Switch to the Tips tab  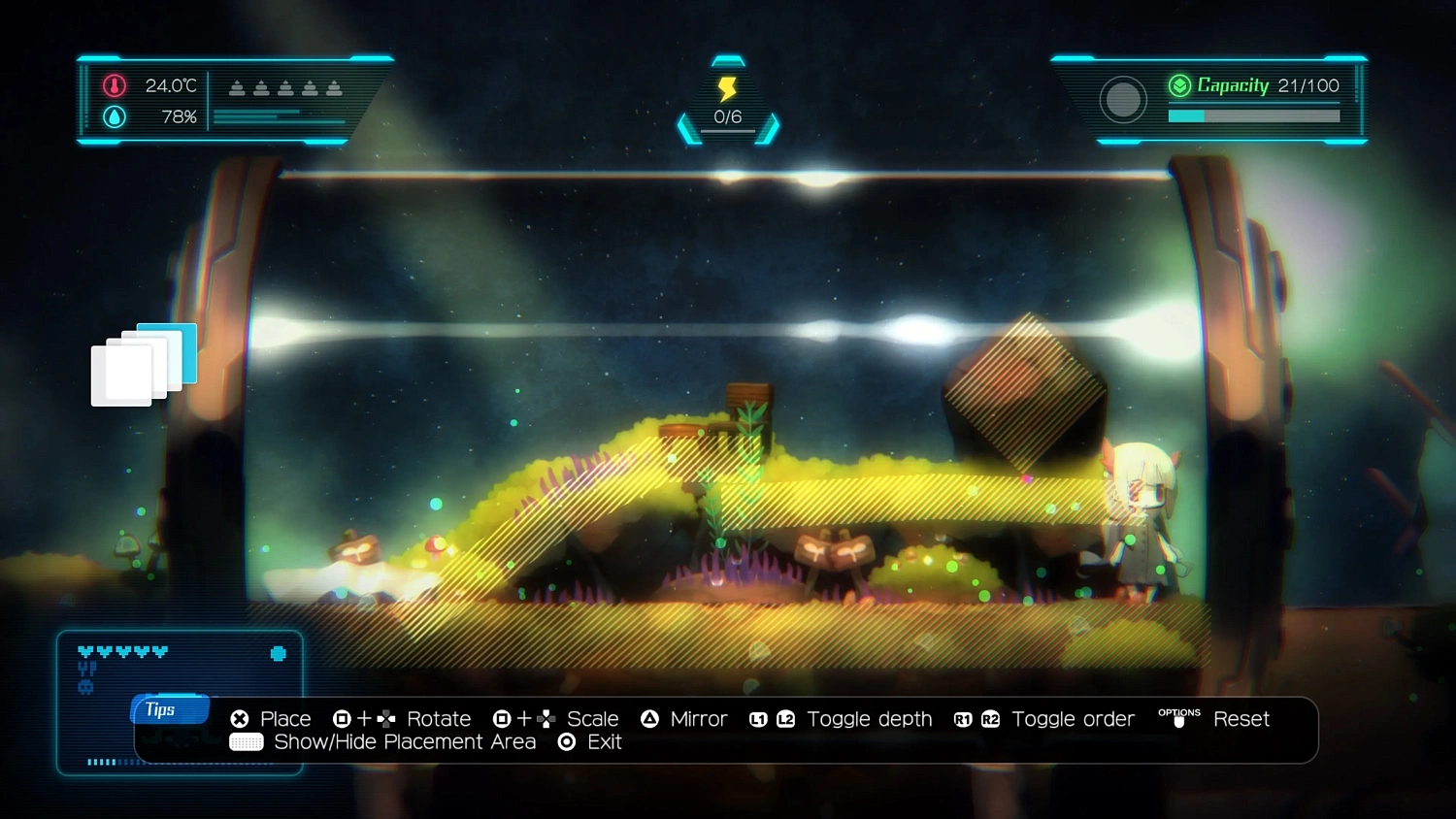coord(168,709)
